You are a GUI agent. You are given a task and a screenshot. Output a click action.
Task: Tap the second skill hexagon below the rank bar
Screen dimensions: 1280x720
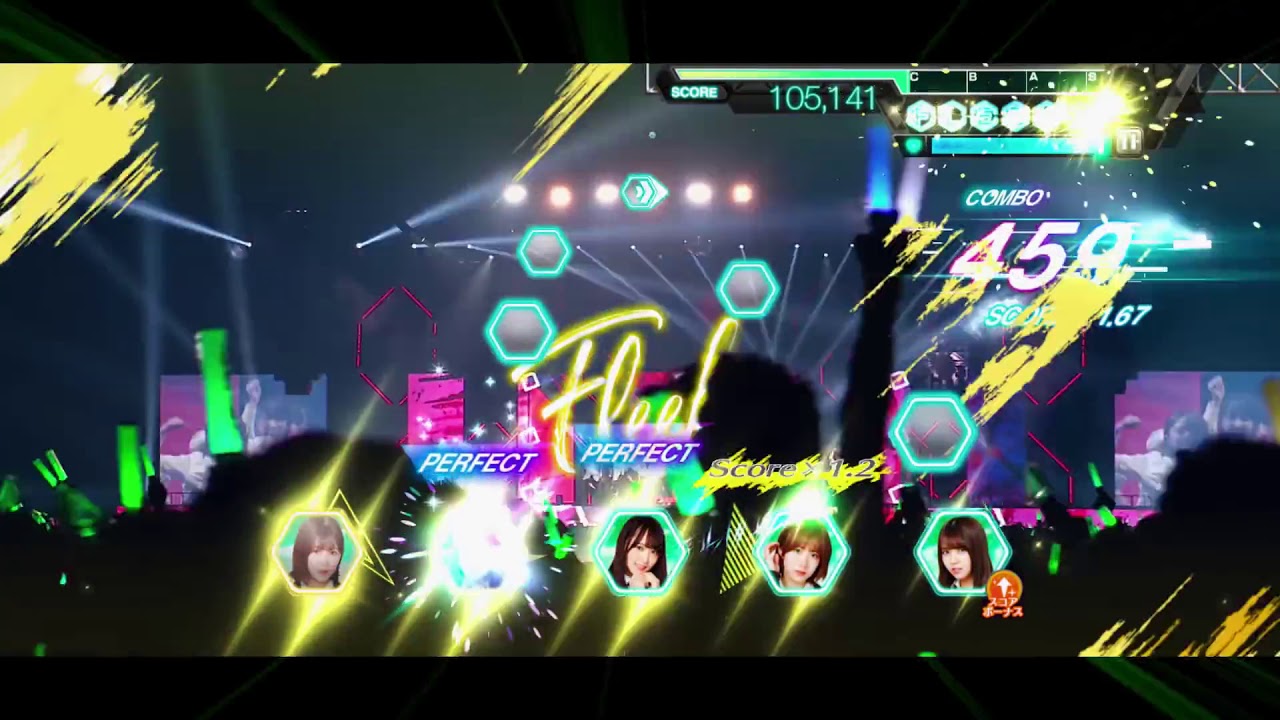pos(950,114)
